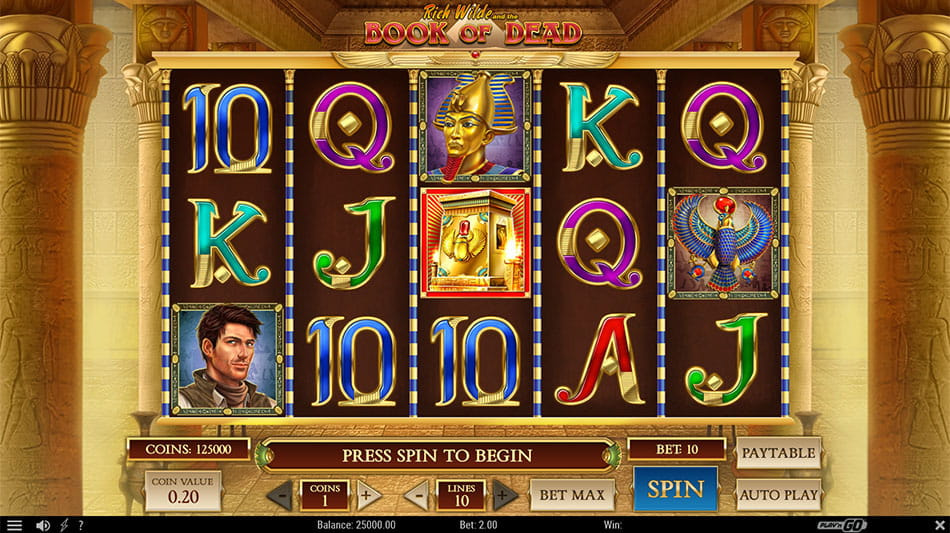Reduce the number of lines

tap(416, 494)
